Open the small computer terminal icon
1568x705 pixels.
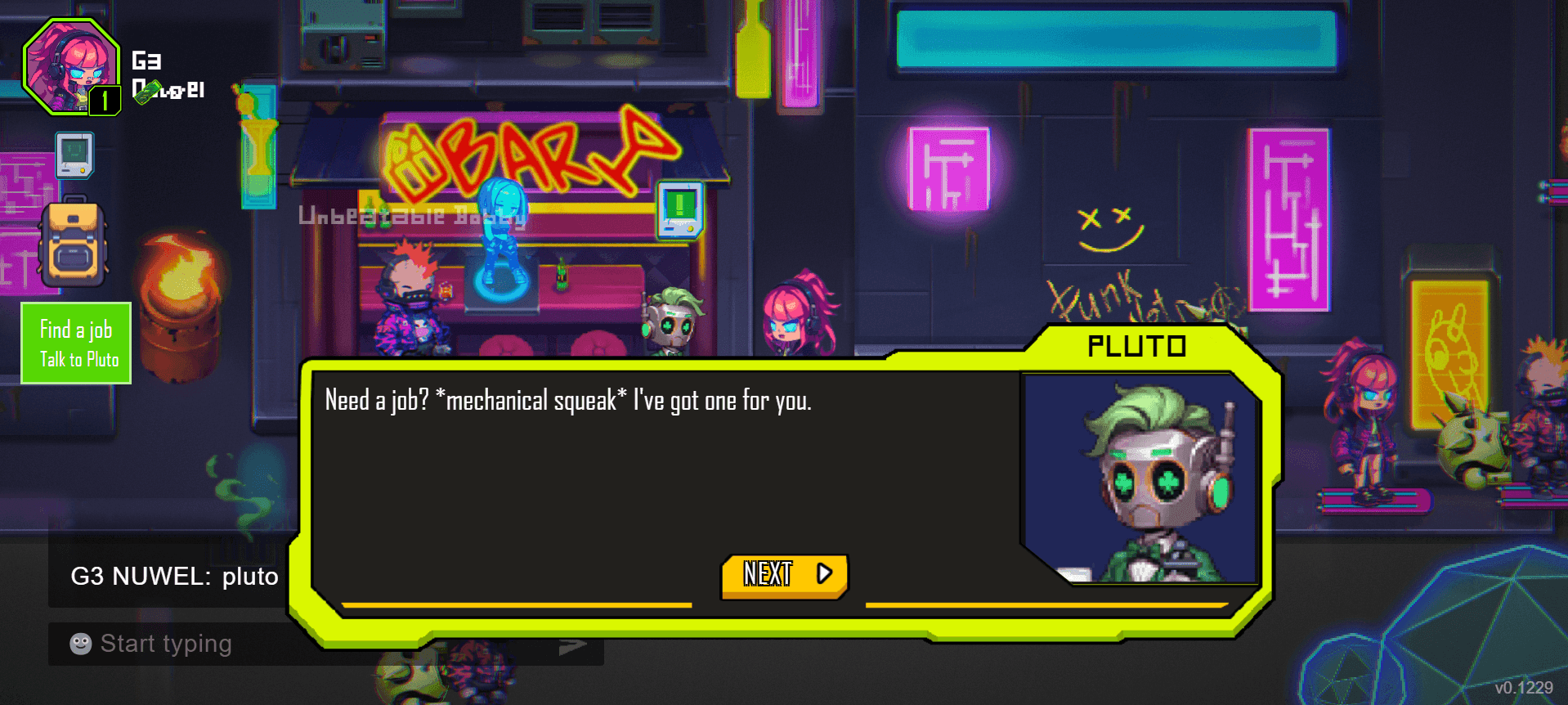click(x=74, y=155)
